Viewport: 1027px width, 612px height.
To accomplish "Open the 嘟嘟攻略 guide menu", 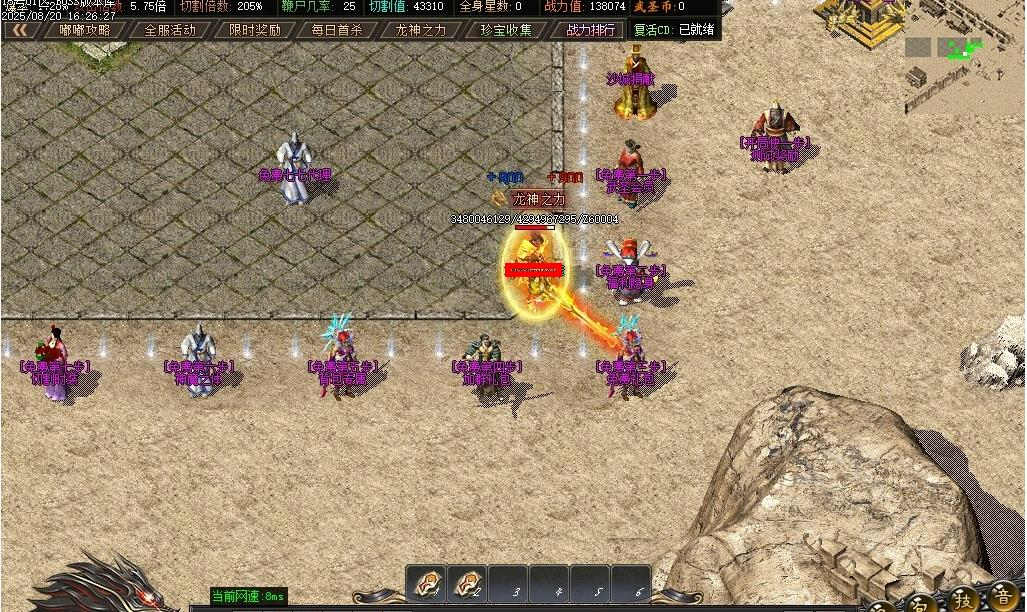I will 84,30.
